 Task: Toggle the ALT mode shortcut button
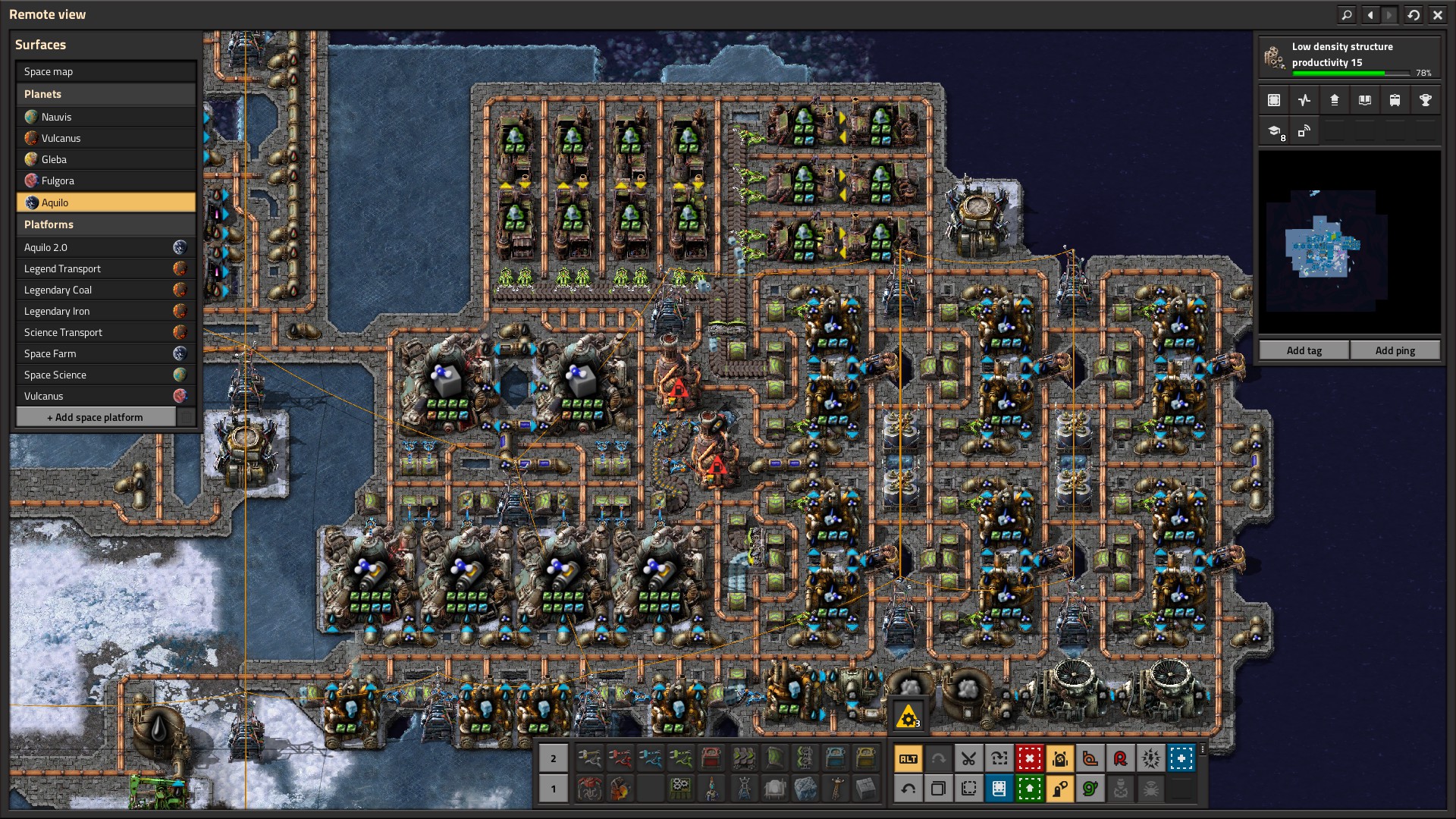click(x=908, y=758)
